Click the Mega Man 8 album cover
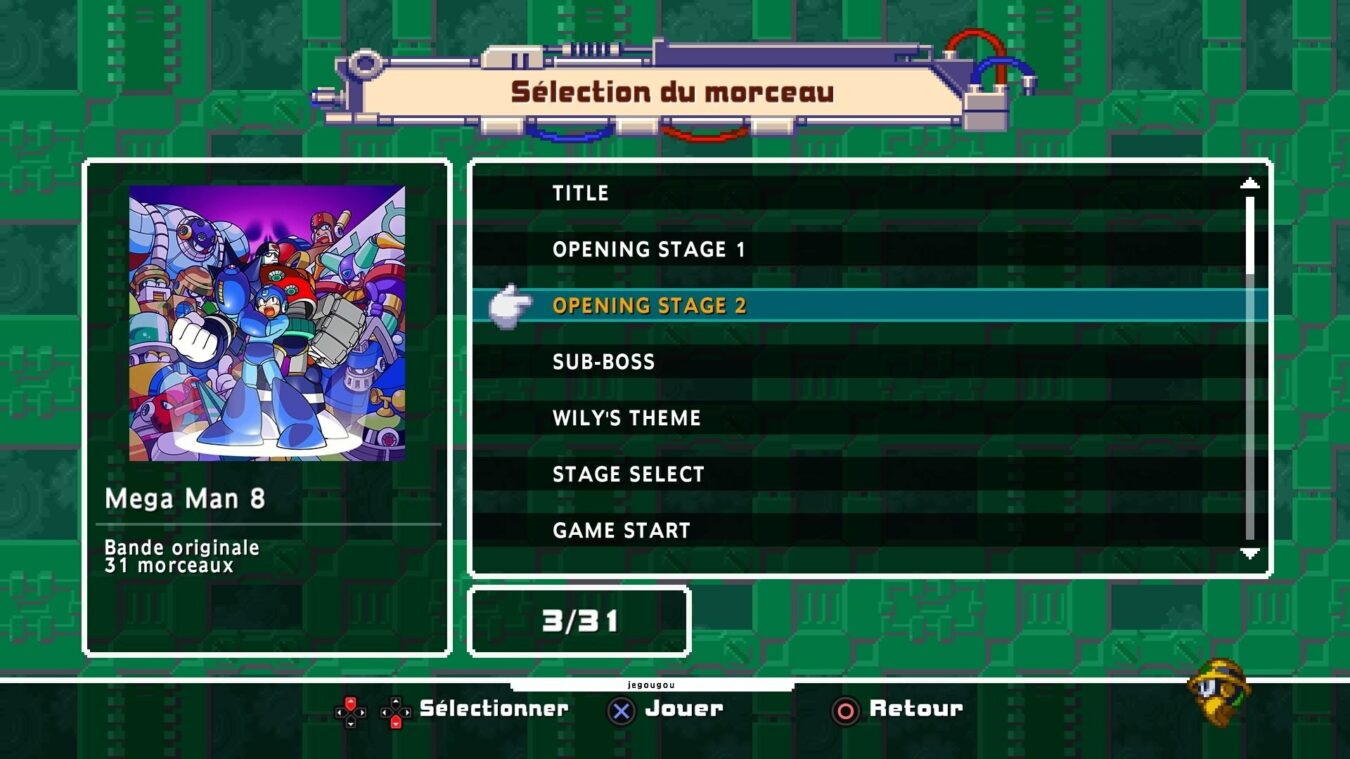Screen dimensions: 1350x759 coord(267,322)
